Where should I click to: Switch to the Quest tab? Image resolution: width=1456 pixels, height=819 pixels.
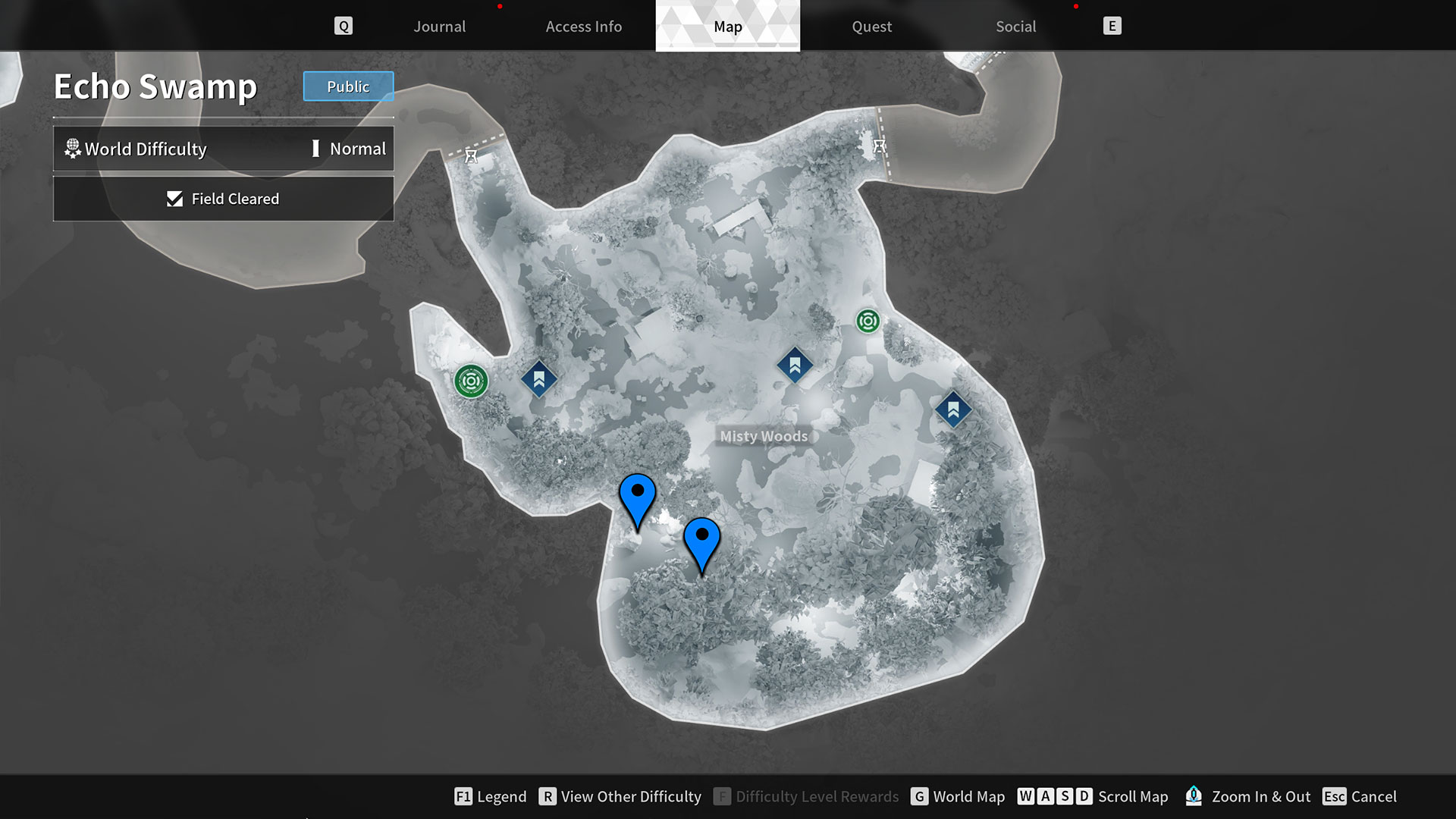(x=871, y=26)
